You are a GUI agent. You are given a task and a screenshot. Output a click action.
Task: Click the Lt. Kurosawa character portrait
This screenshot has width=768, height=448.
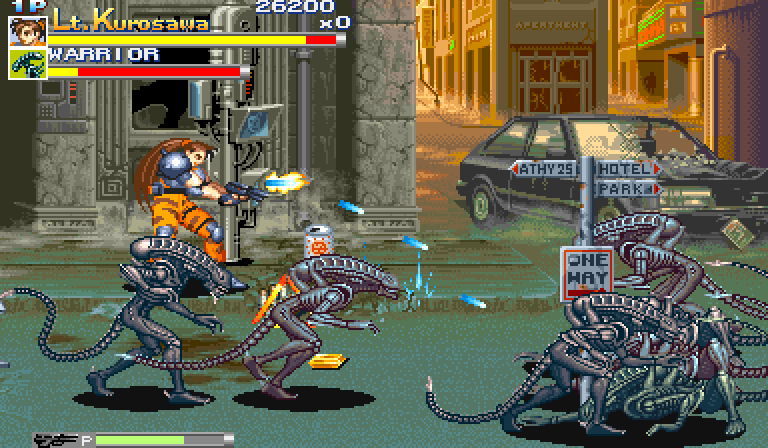click(x=27, y=30)
